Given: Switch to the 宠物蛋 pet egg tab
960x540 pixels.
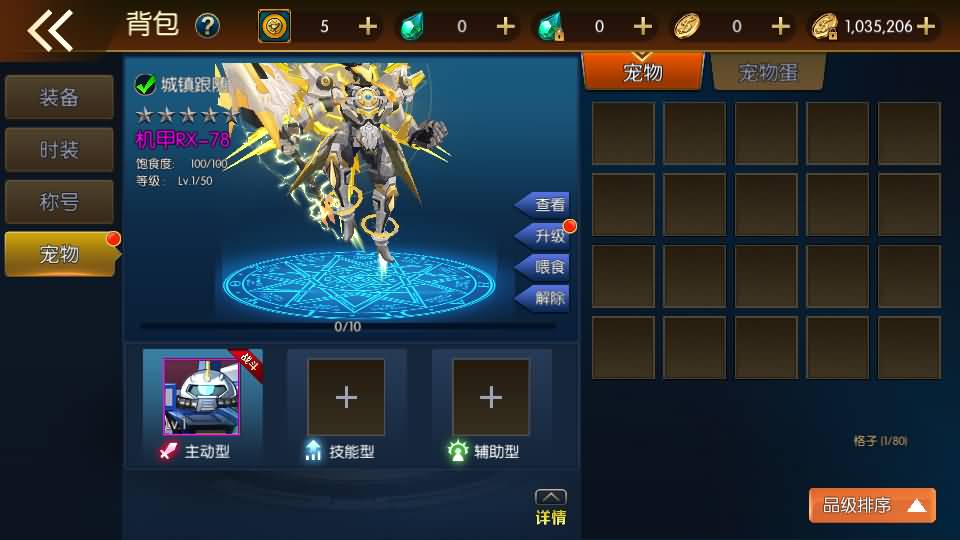Looking at the screenshot, I should click(768, 72).
